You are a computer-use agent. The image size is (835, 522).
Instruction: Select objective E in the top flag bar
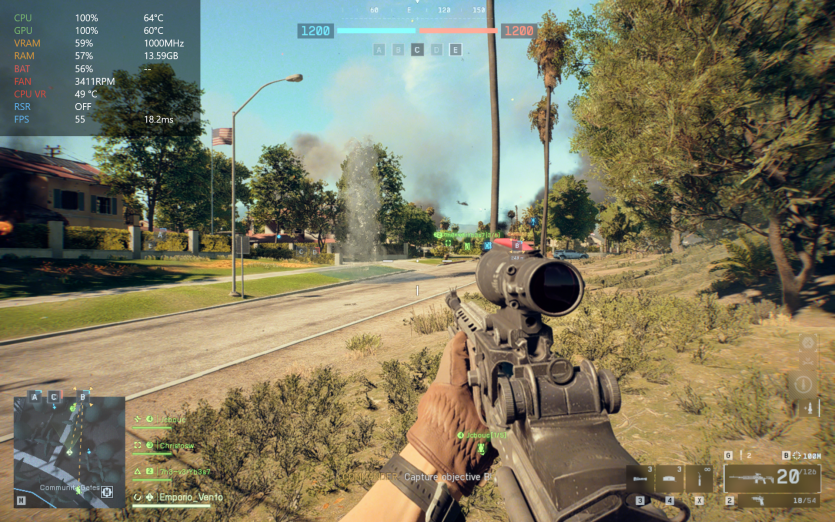pyautogui.click(x=455, y=49)
